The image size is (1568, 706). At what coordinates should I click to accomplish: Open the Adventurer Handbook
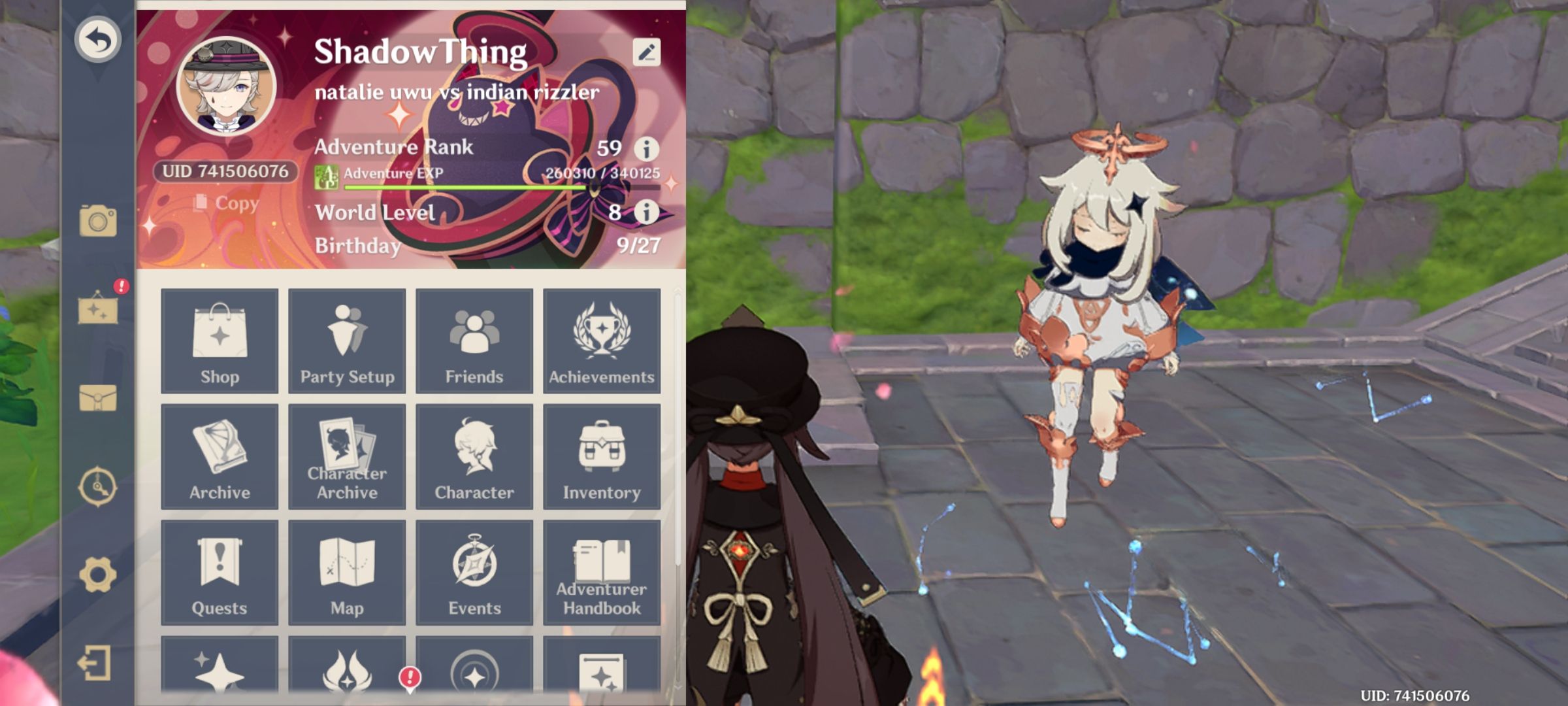click(x=601, y=572)
